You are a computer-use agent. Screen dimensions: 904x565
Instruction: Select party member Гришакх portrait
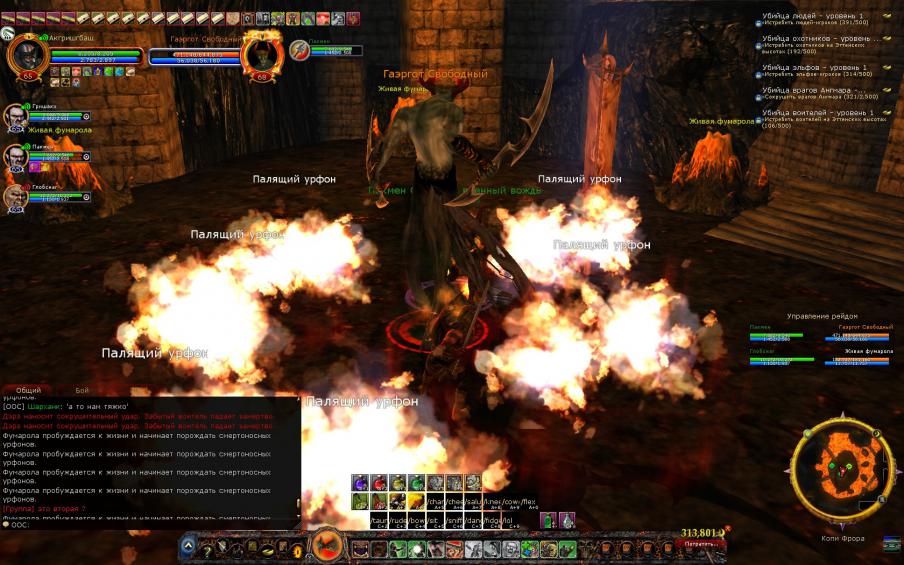click(15, 116)
